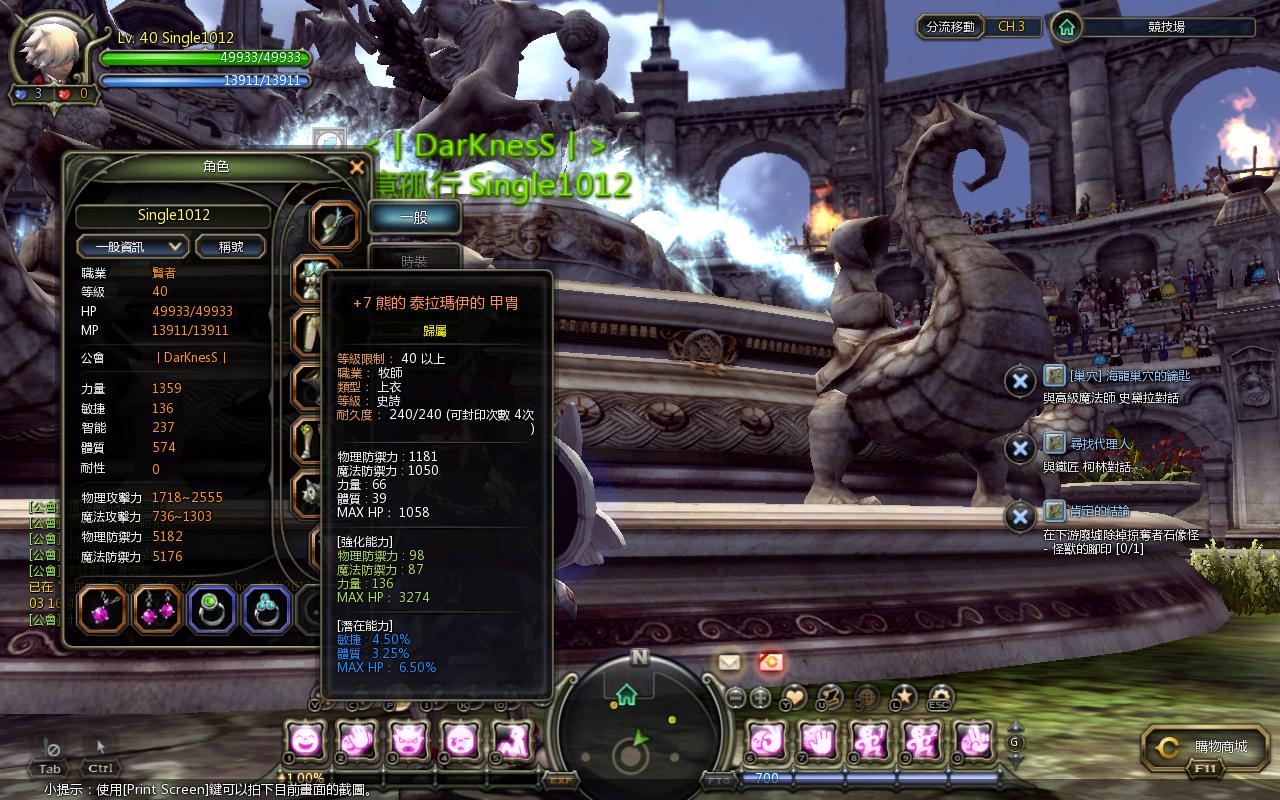Open the heart-shaped social menu icon
This screenshot has width=1280, height=800.
(793, 695)
